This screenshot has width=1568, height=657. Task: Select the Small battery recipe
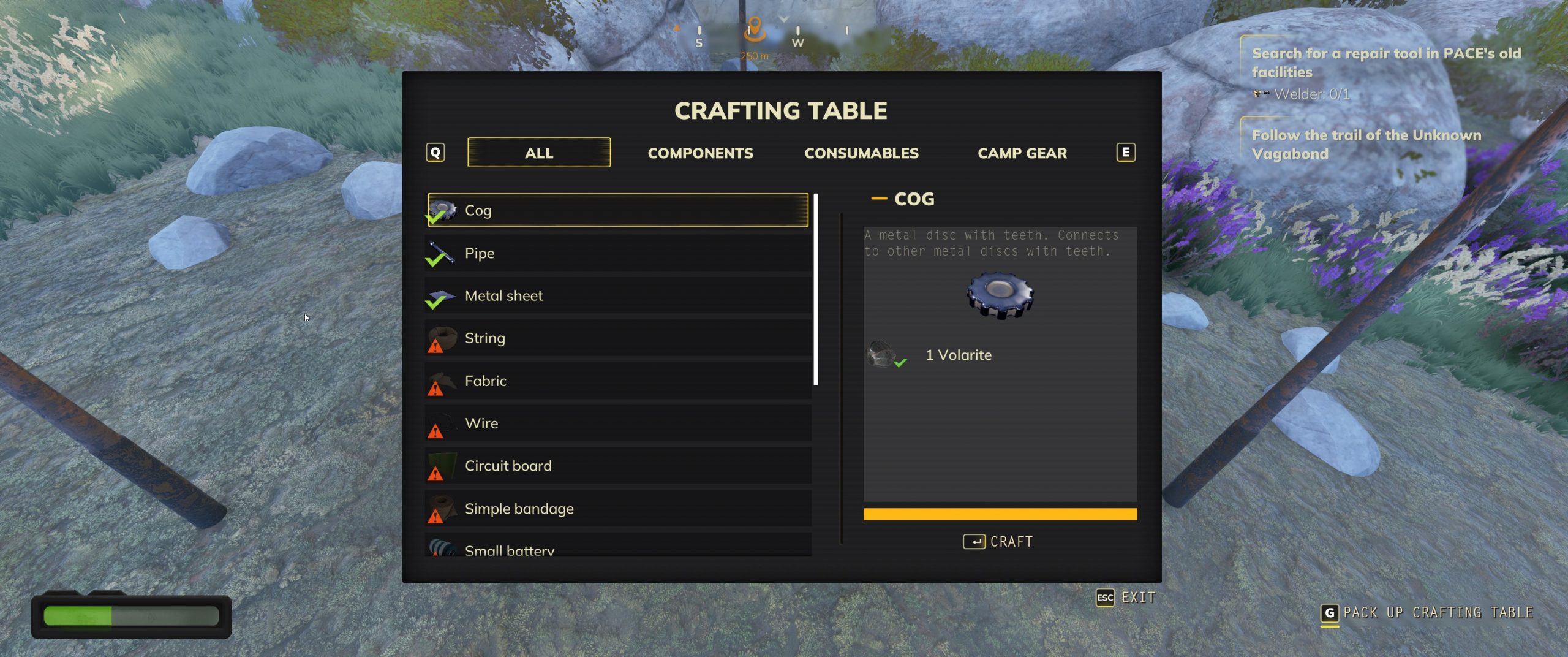617,548
